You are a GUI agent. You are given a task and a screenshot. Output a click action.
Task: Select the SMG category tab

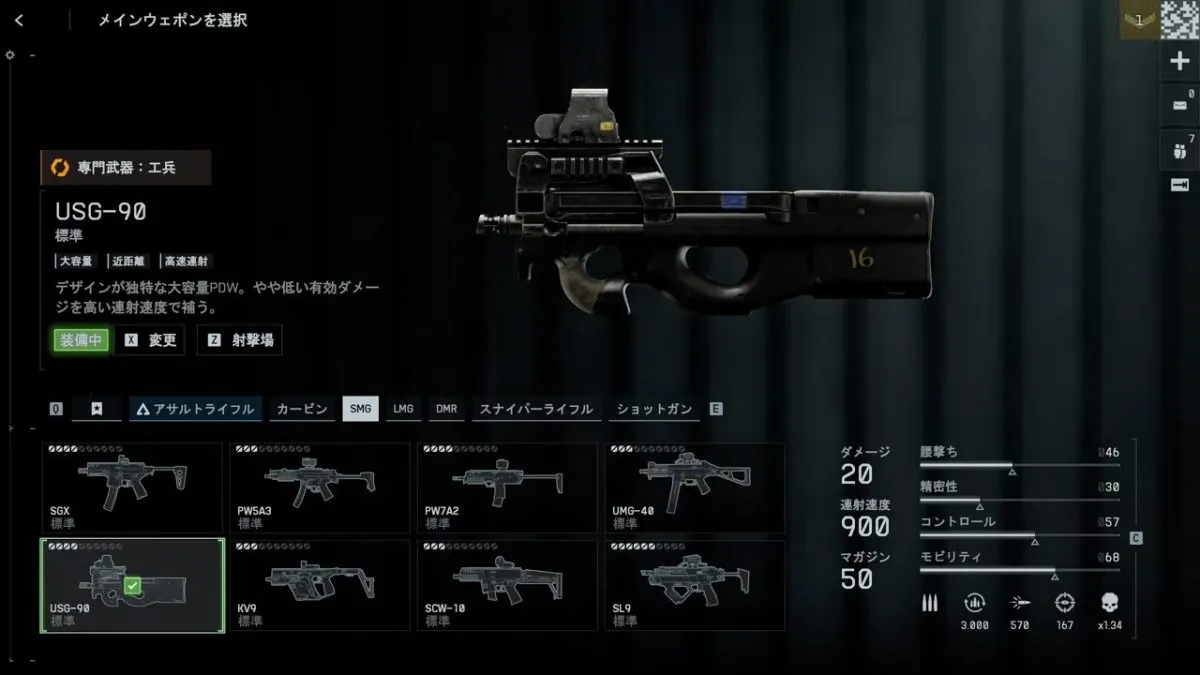(360, 408)
